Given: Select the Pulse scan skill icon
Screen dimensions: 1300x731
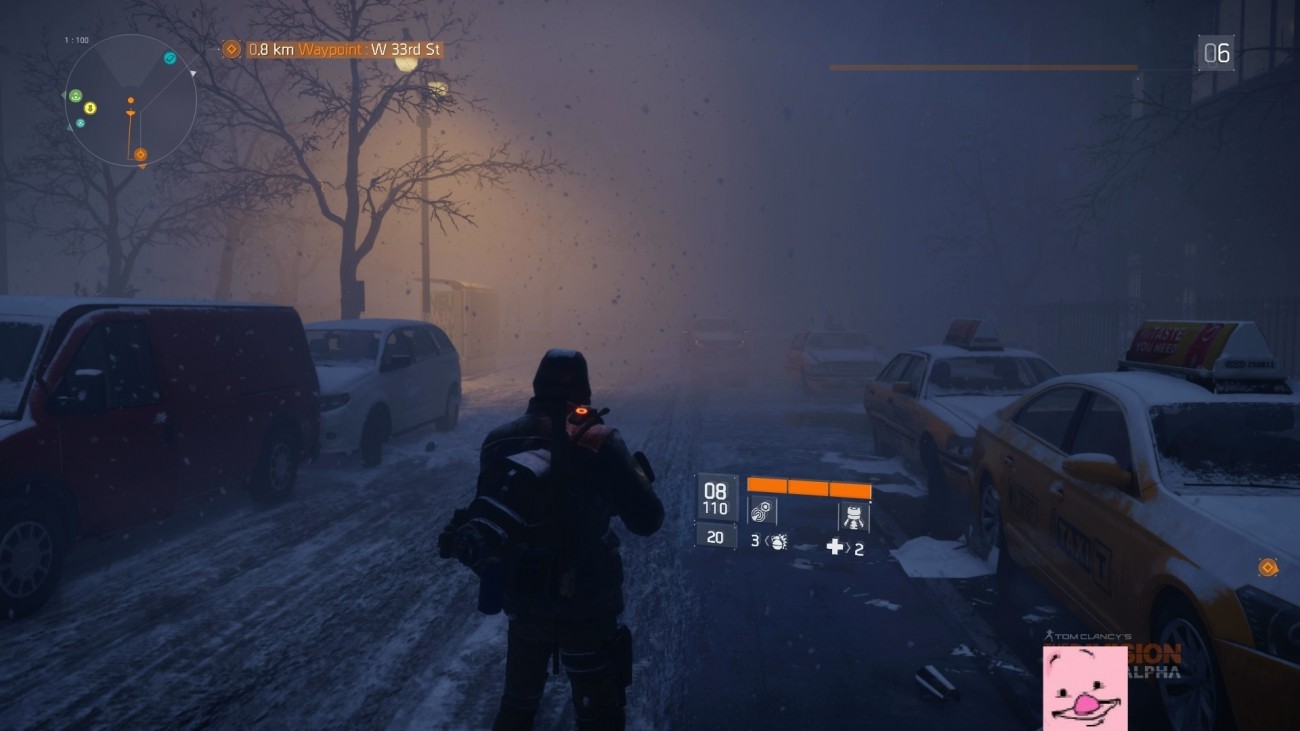Looking at the screenshot, I should point(762,512).
